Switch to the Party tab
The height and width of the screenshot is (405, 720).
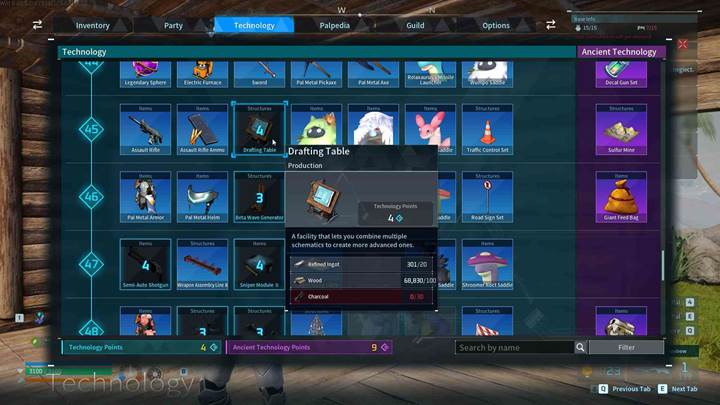(173, 25)
